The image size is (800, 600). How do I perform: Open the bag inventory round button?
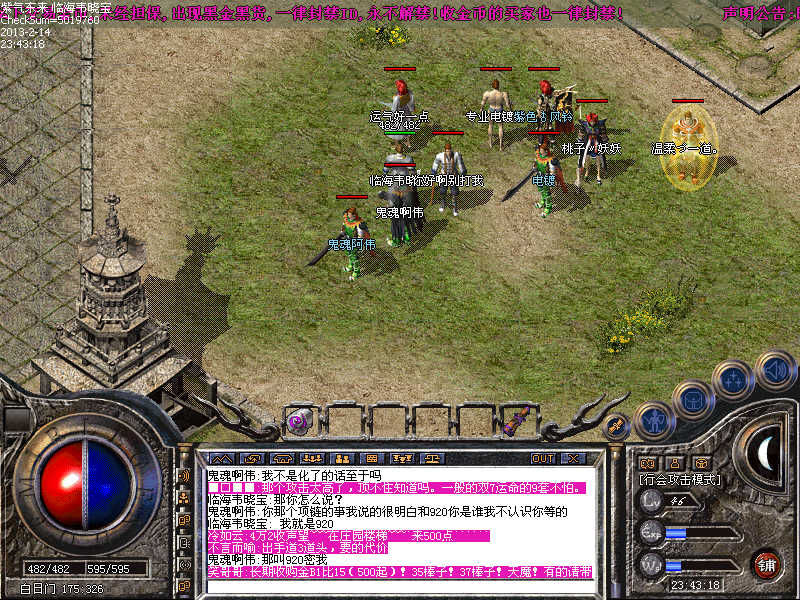[x=693, y=400]
